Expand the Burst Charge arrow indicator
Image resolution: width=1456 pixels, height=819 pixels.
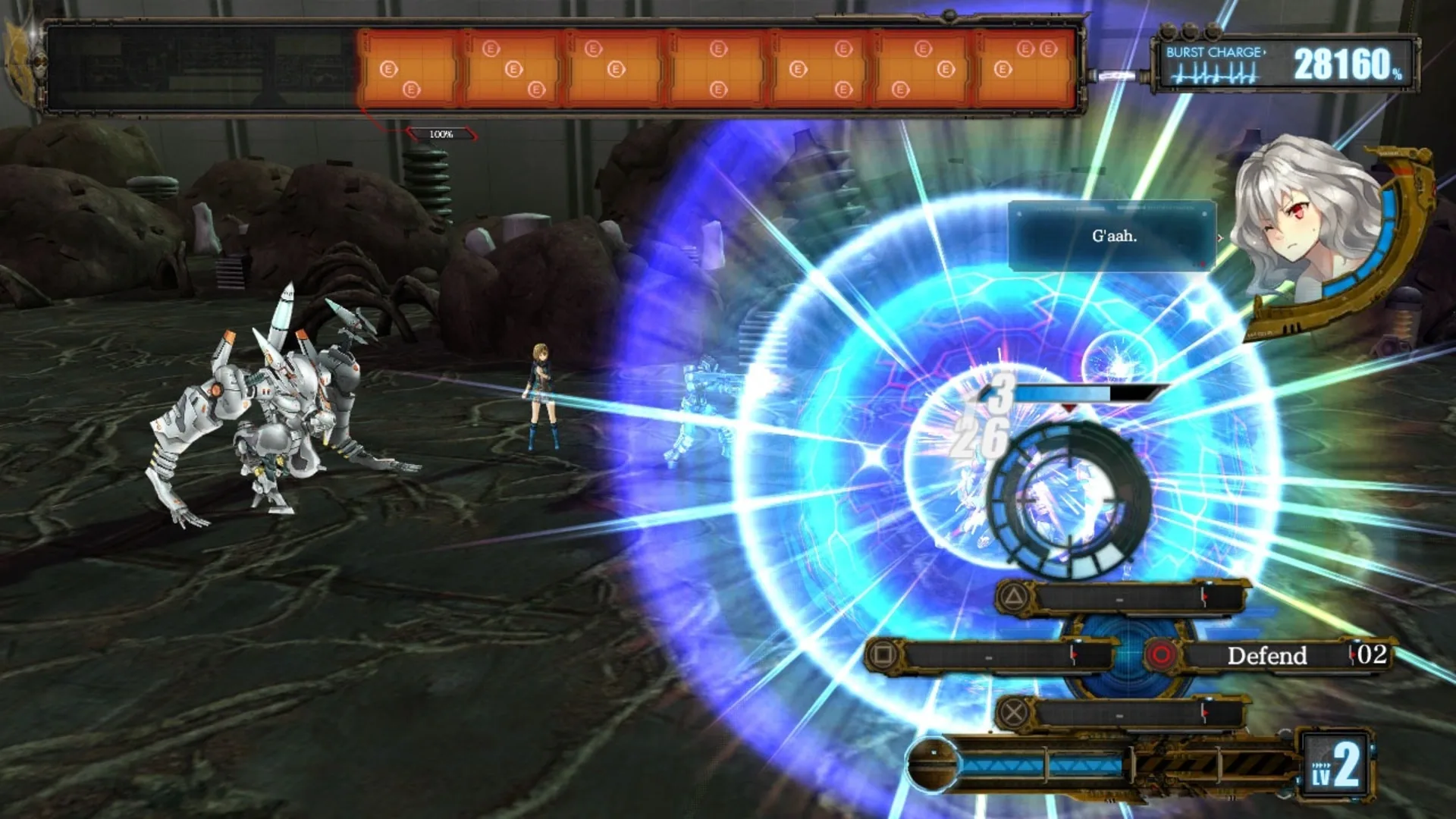pyautogui.click(x=1265, y=52)
